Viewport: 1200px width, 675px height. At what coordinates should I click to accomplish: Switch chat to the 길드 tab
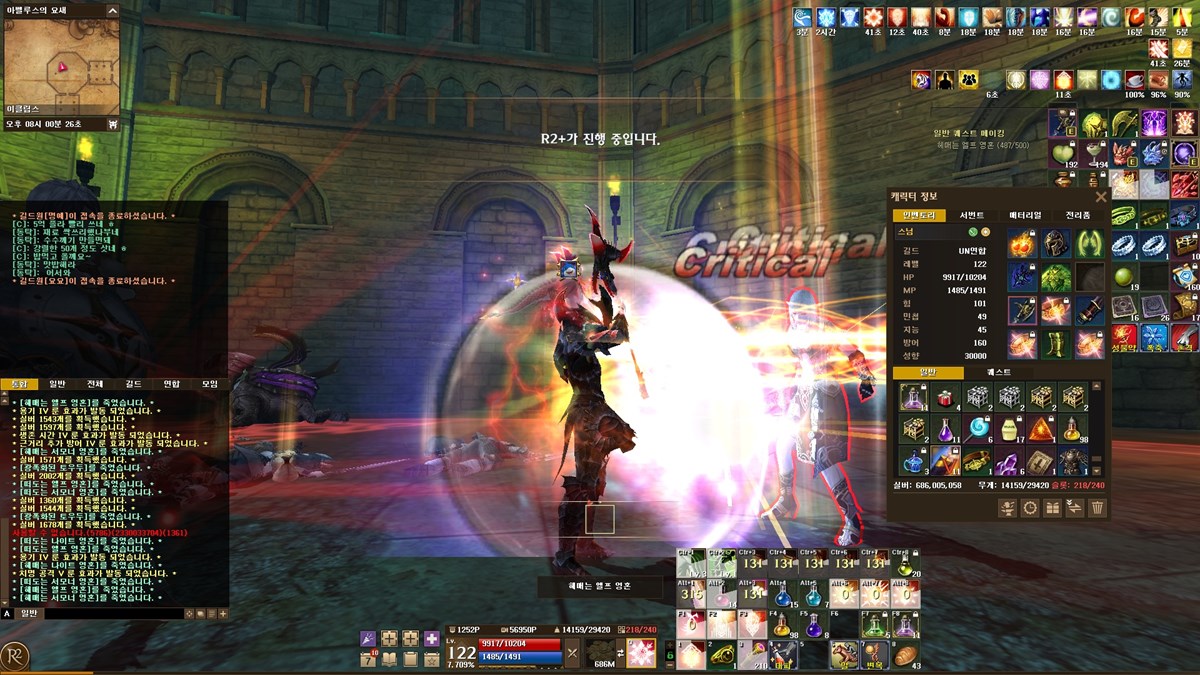tap(133, 383)
